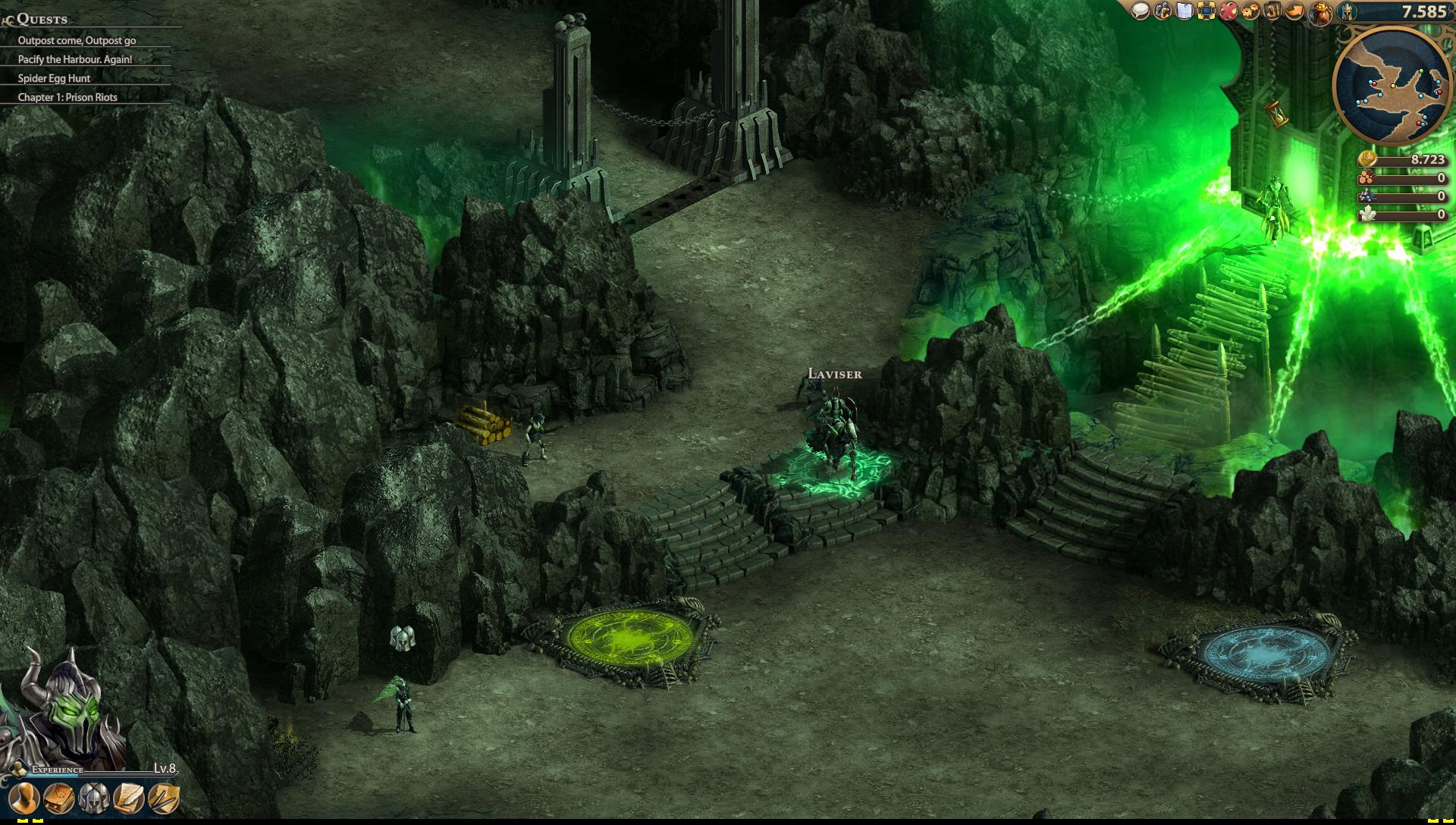Open the parchment with two pens icon
The width and height of the screenshot is (1456, 825).
click(x=163, y=798)
